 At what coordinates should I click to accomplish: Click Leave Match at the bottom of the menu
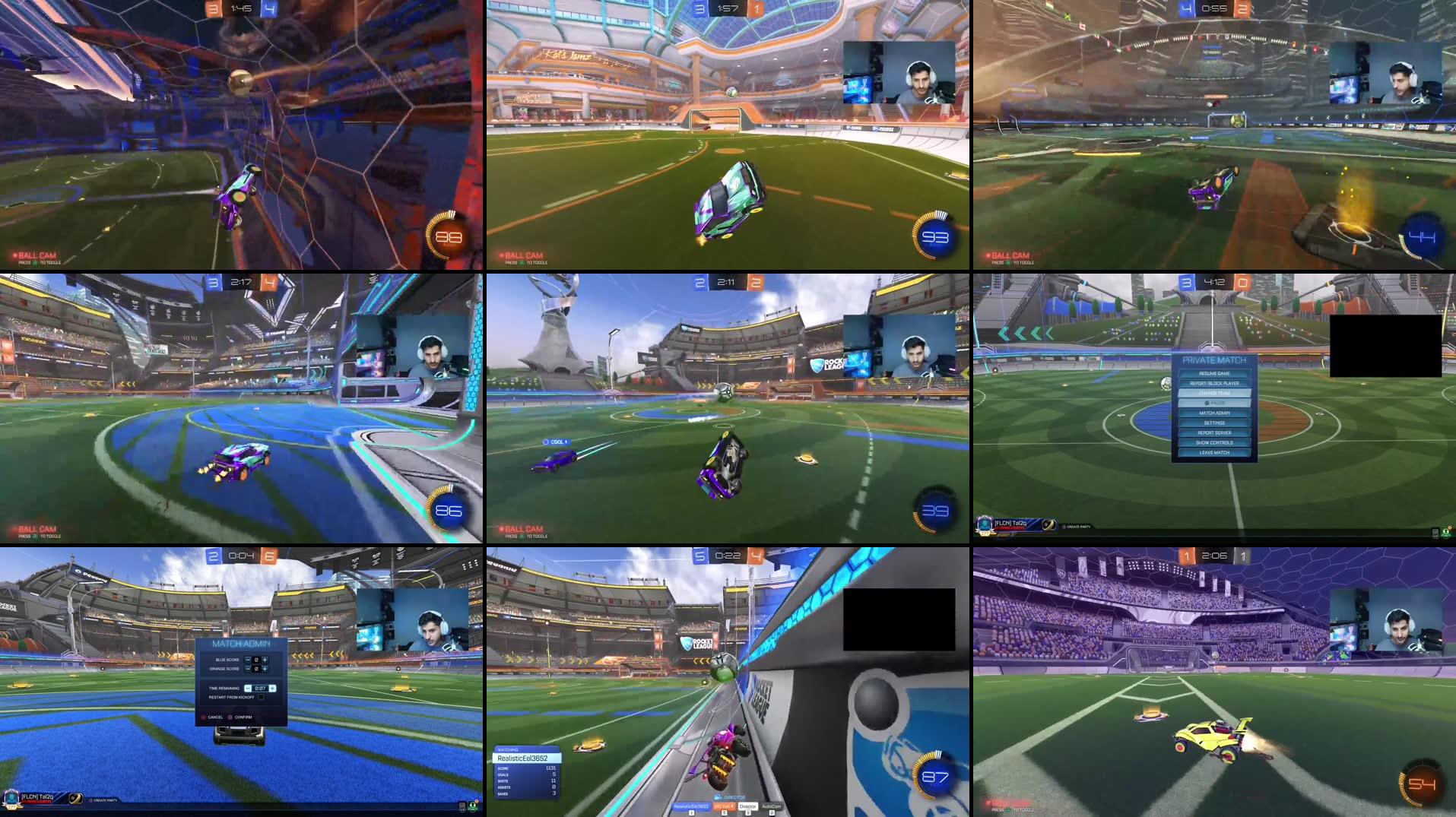pos(1214,453)
